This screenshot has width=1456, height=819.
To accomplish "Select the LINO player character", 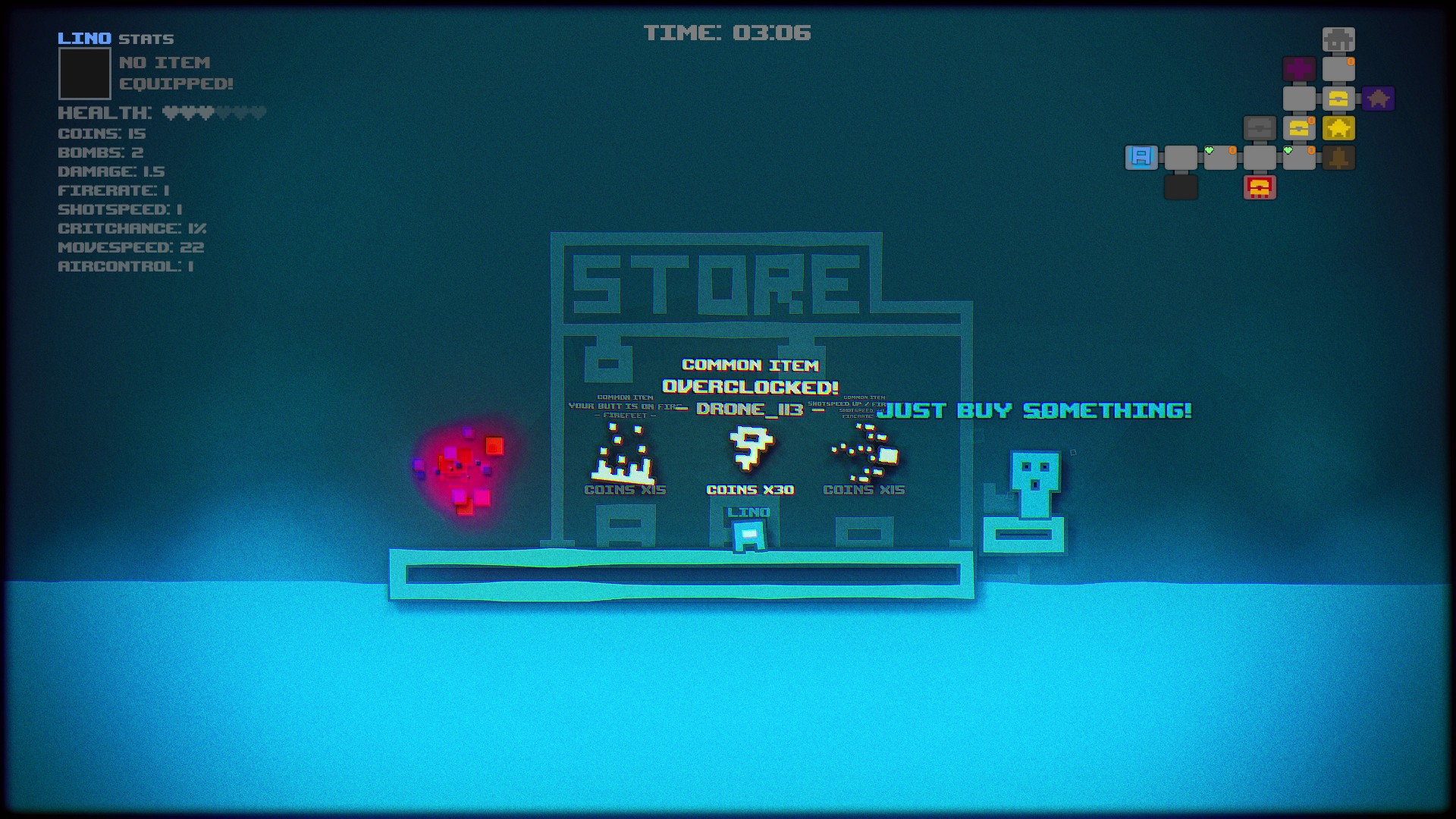I will (x=748, y=535).
